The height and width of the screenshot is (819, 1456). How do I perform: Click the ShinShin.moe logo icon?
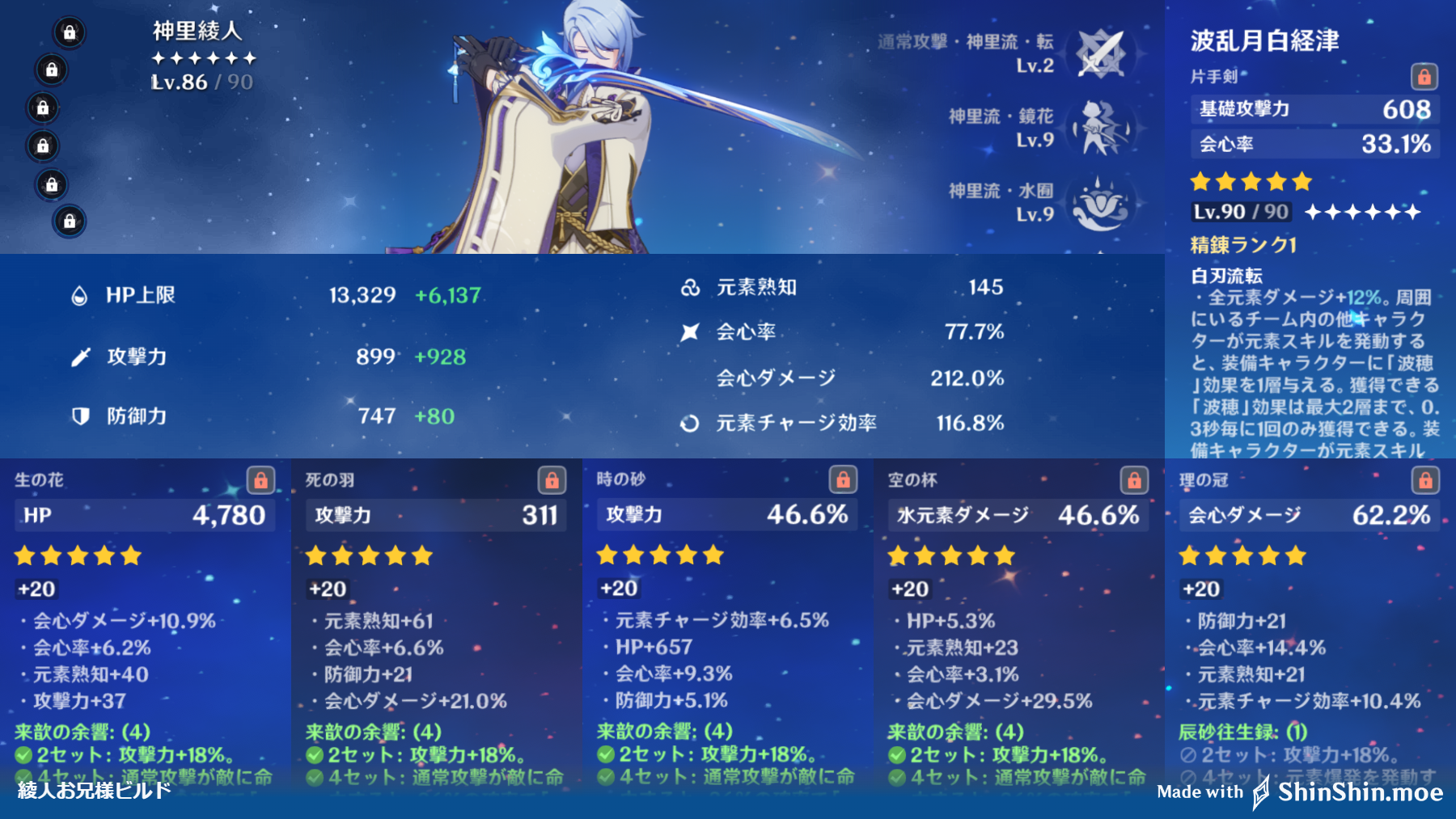[1262, 792]
